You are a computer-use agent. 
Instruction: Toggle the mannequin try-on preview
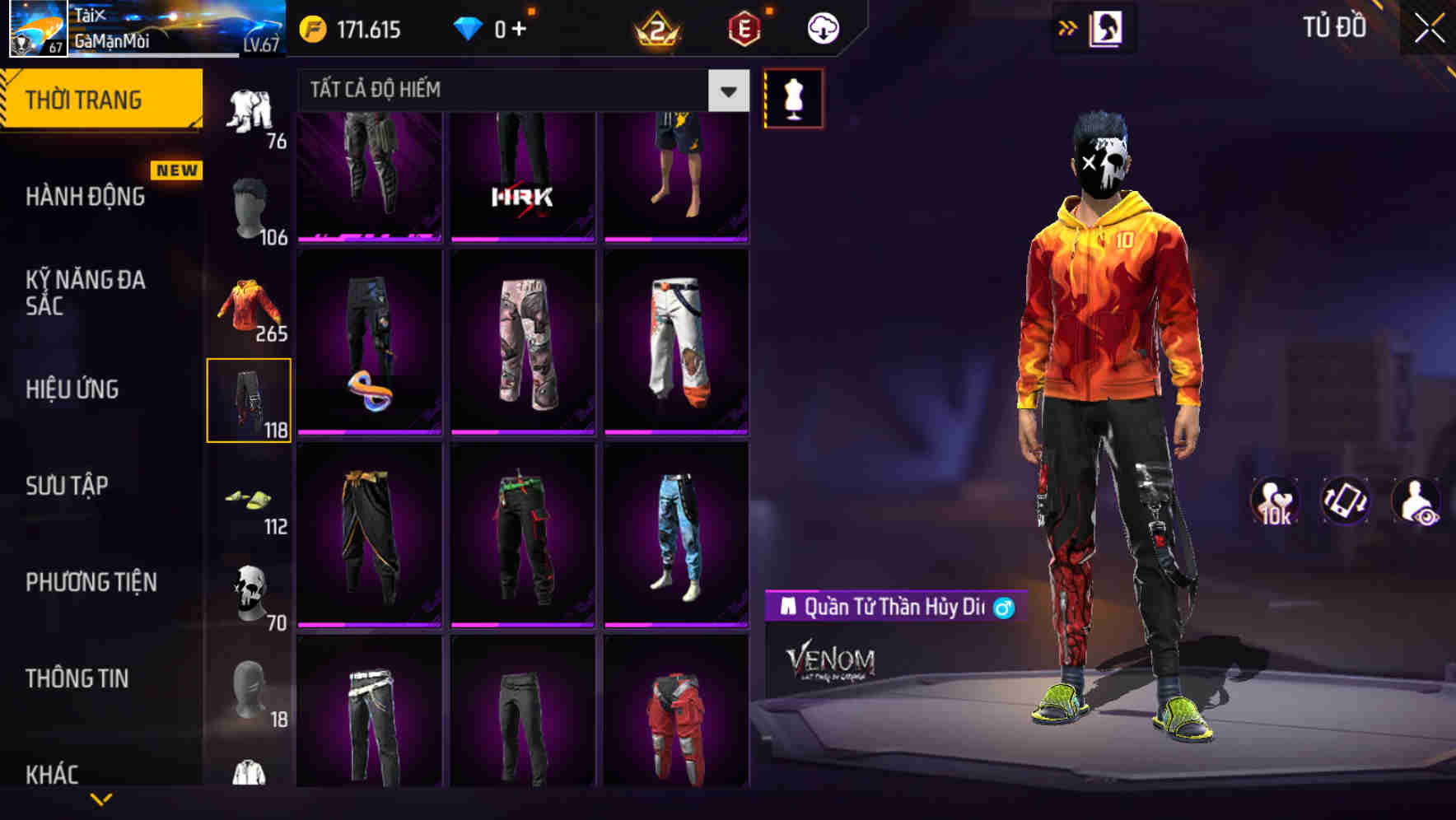coord(793,97)
